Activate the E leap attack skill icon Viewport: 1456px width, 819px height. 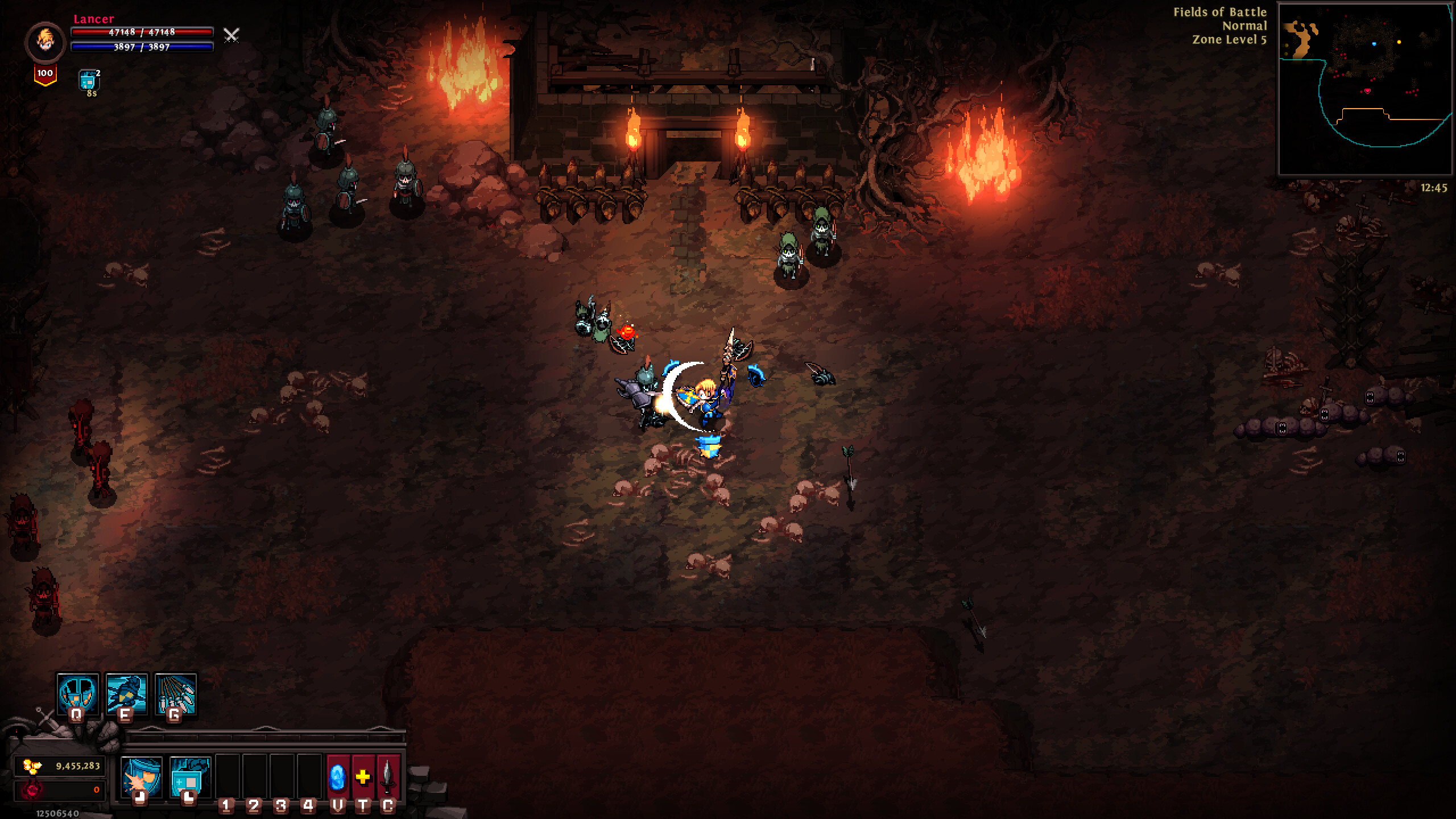point(128,694)
